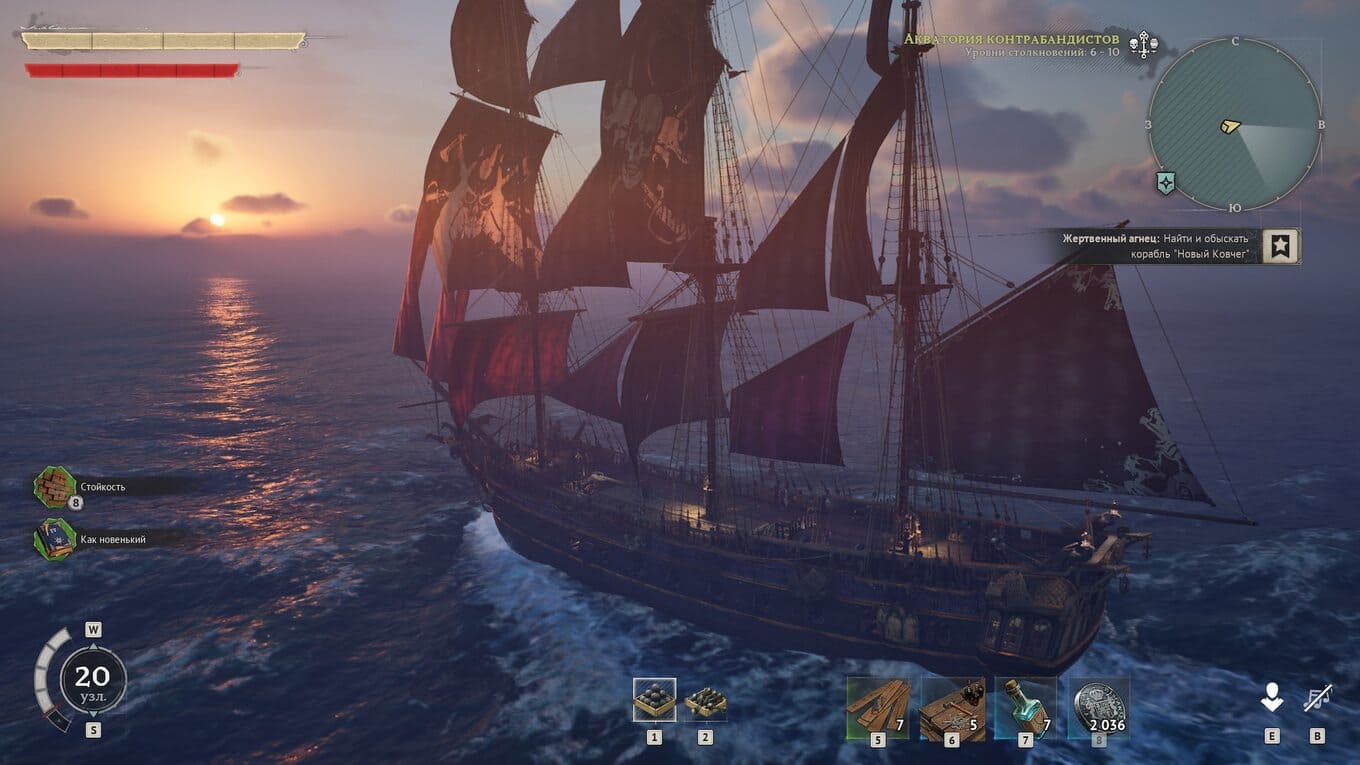Click the silver coin slot showing 2 036

pos(1099,708)
